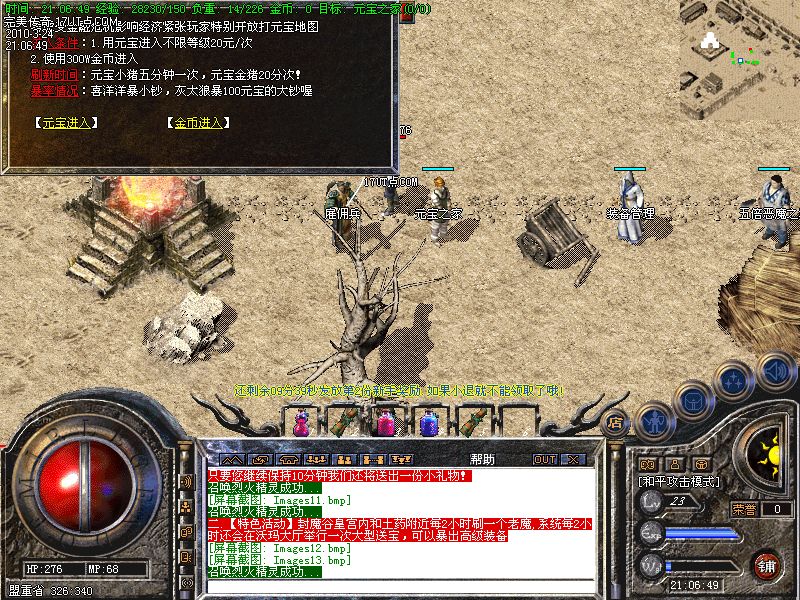This screenshot has width=800, height=600.
Task: Choose the 金币进入 dialogue option
Action: point(197,123)
